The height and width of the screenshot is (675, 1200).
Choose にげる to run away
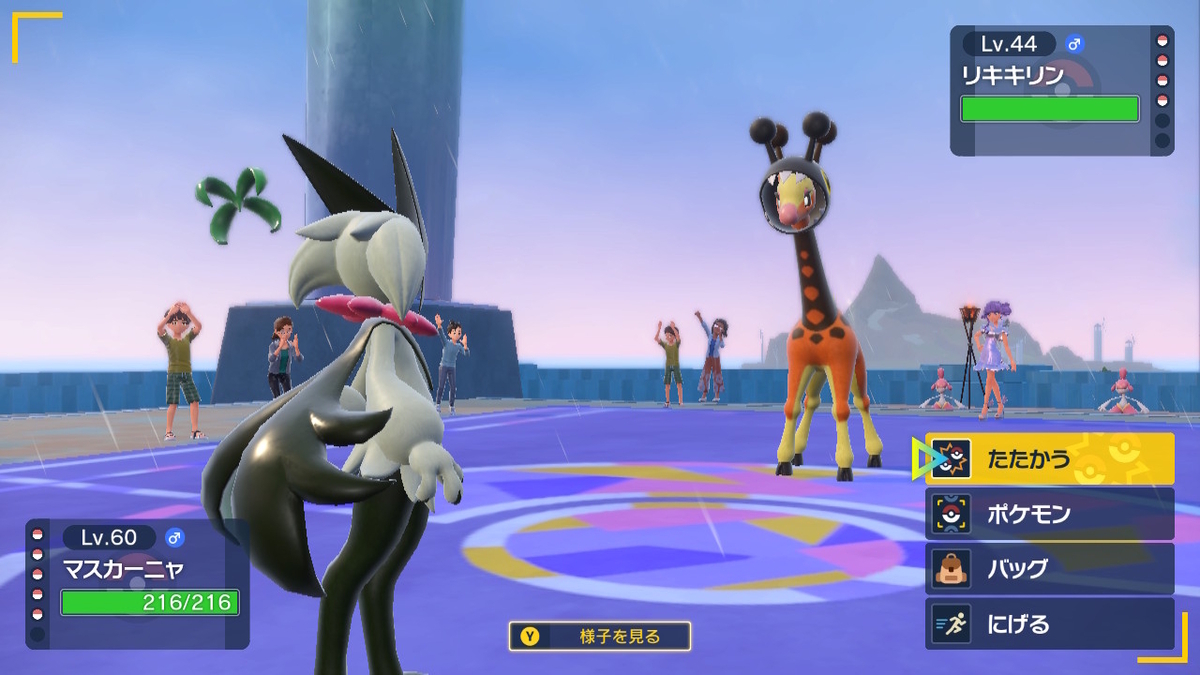point(1049,624)
